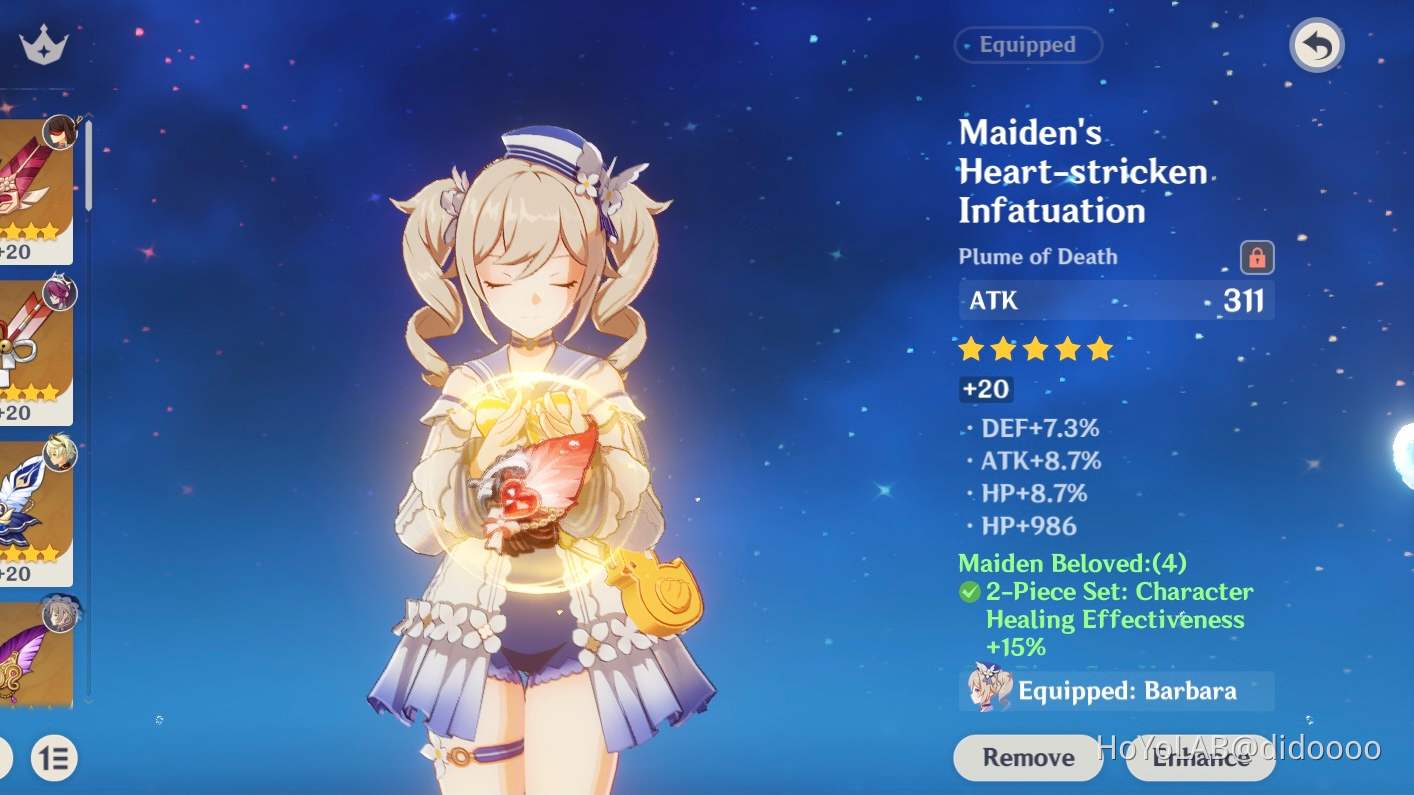Click the crown icon in the top-left corner
This screenshot has width=1414, height=795.
click(40, 42)
